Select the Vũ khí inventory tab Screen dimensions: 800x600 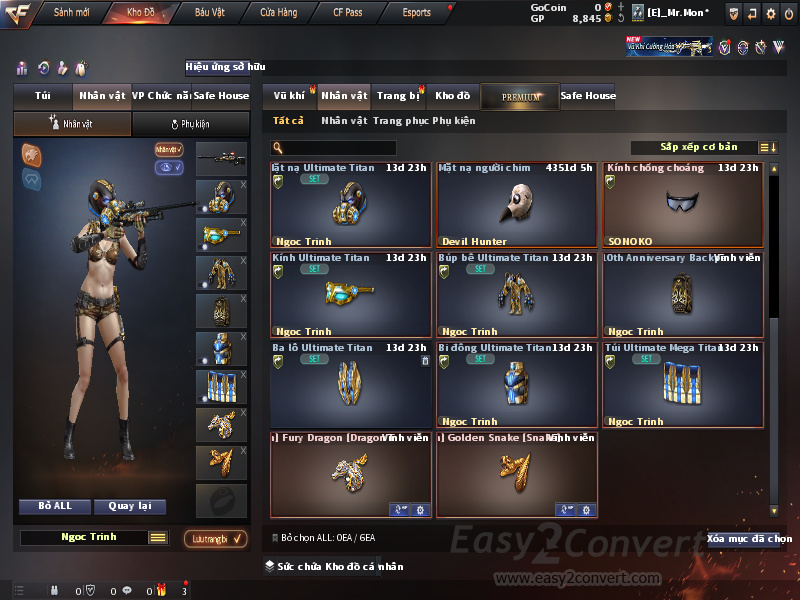pos(289,96)
